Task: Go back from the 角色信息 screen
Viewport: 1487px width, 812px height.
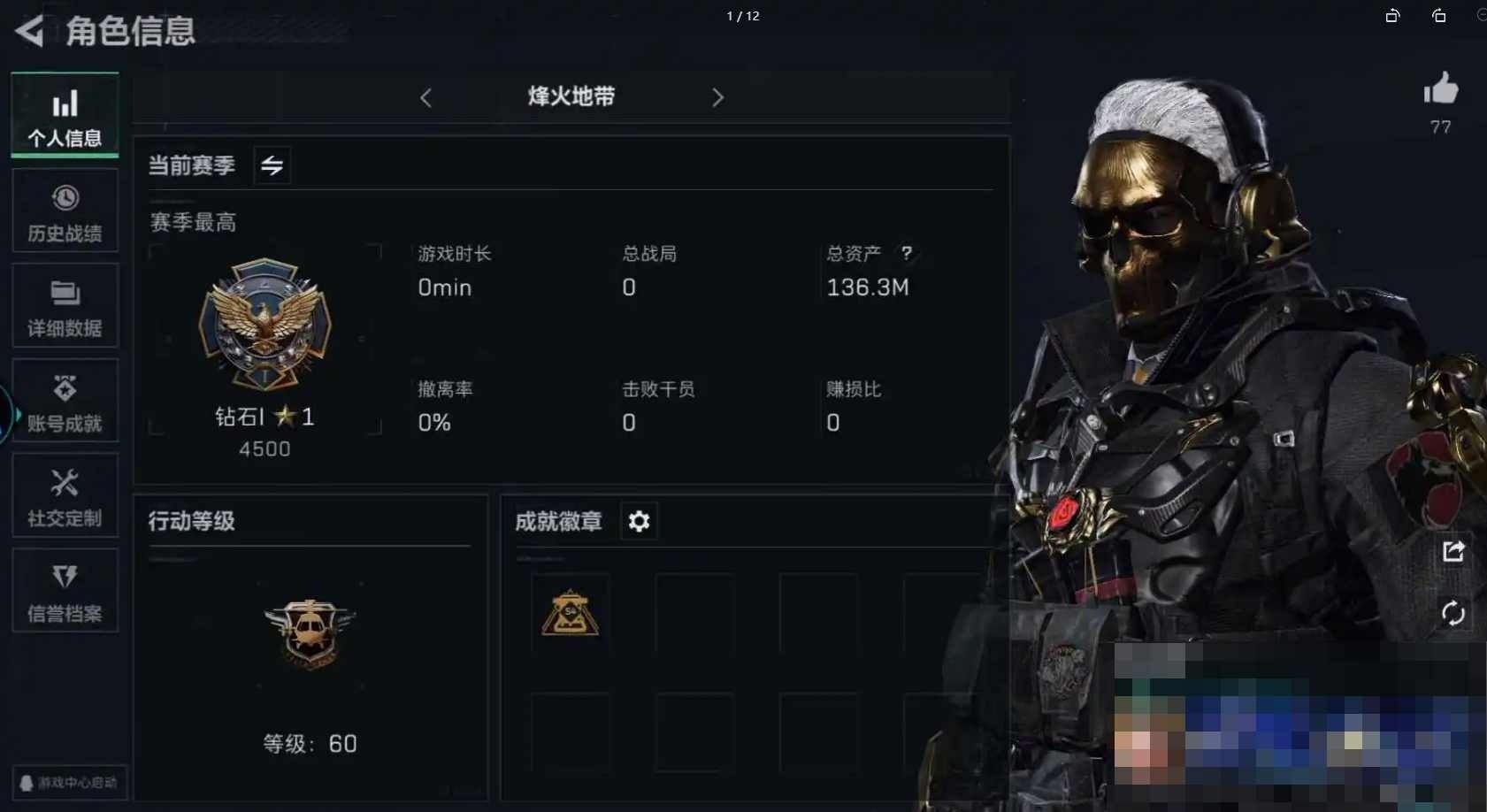Action: click(x=29, y=31)
